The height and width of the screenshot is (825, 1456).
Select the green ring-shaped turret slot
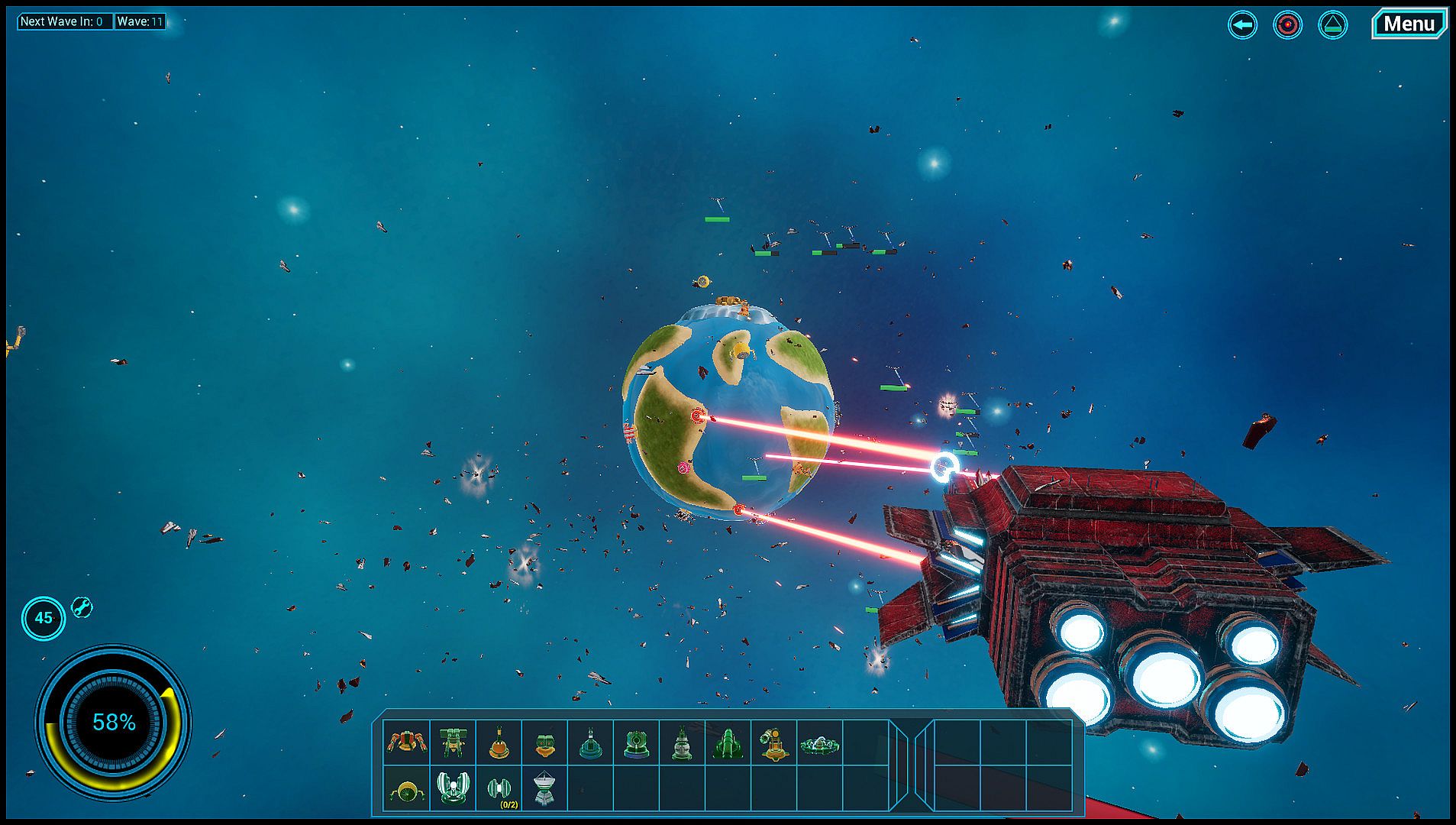(x=636, y=742)
